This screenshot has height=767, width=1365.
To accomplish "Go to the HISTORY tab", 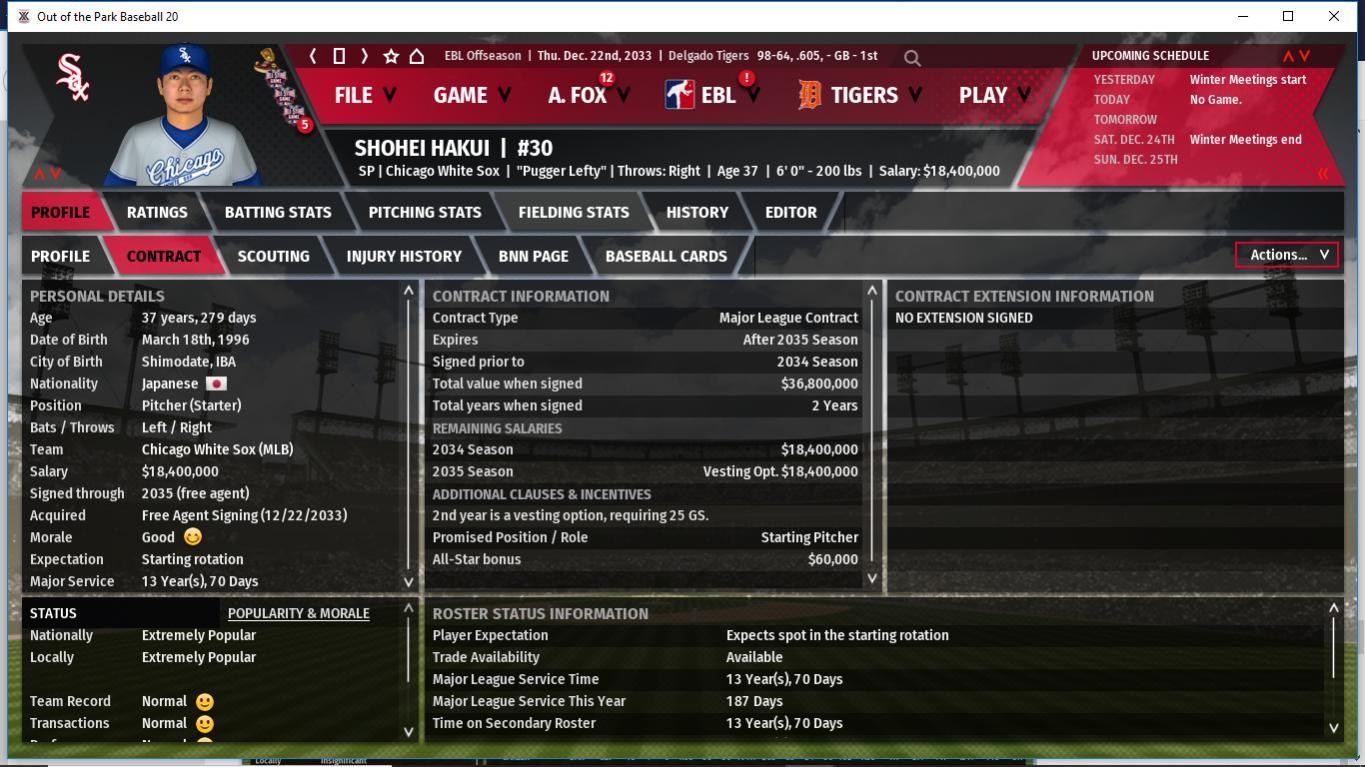I will coord(697,212).
